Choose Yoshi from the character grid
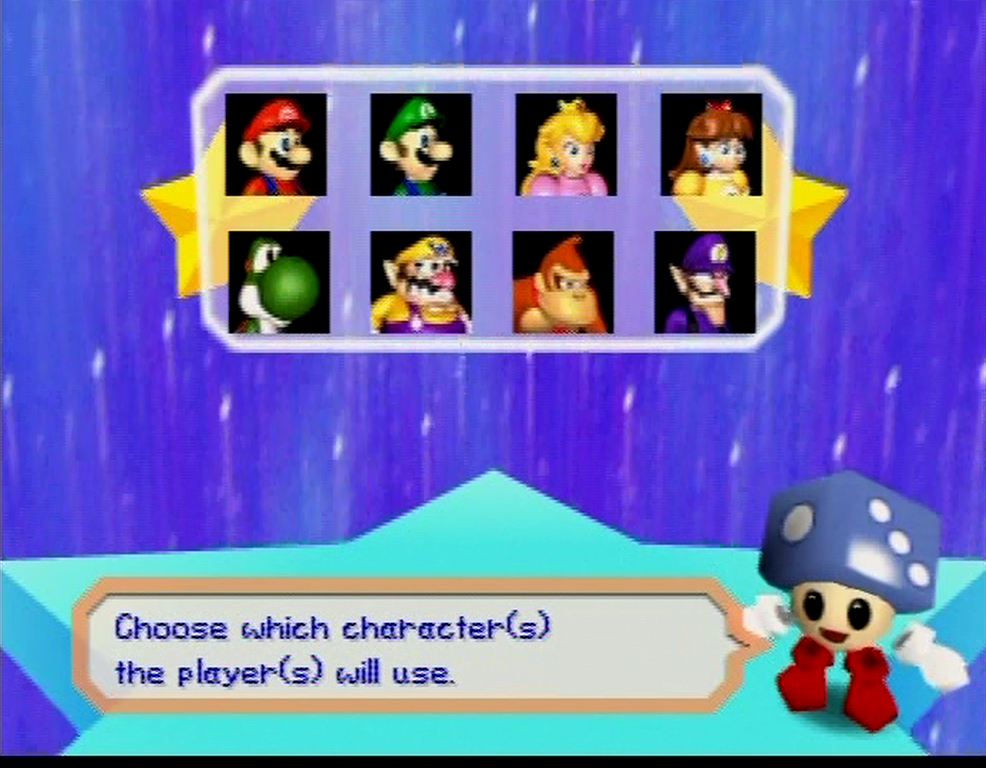 [278, 282]
